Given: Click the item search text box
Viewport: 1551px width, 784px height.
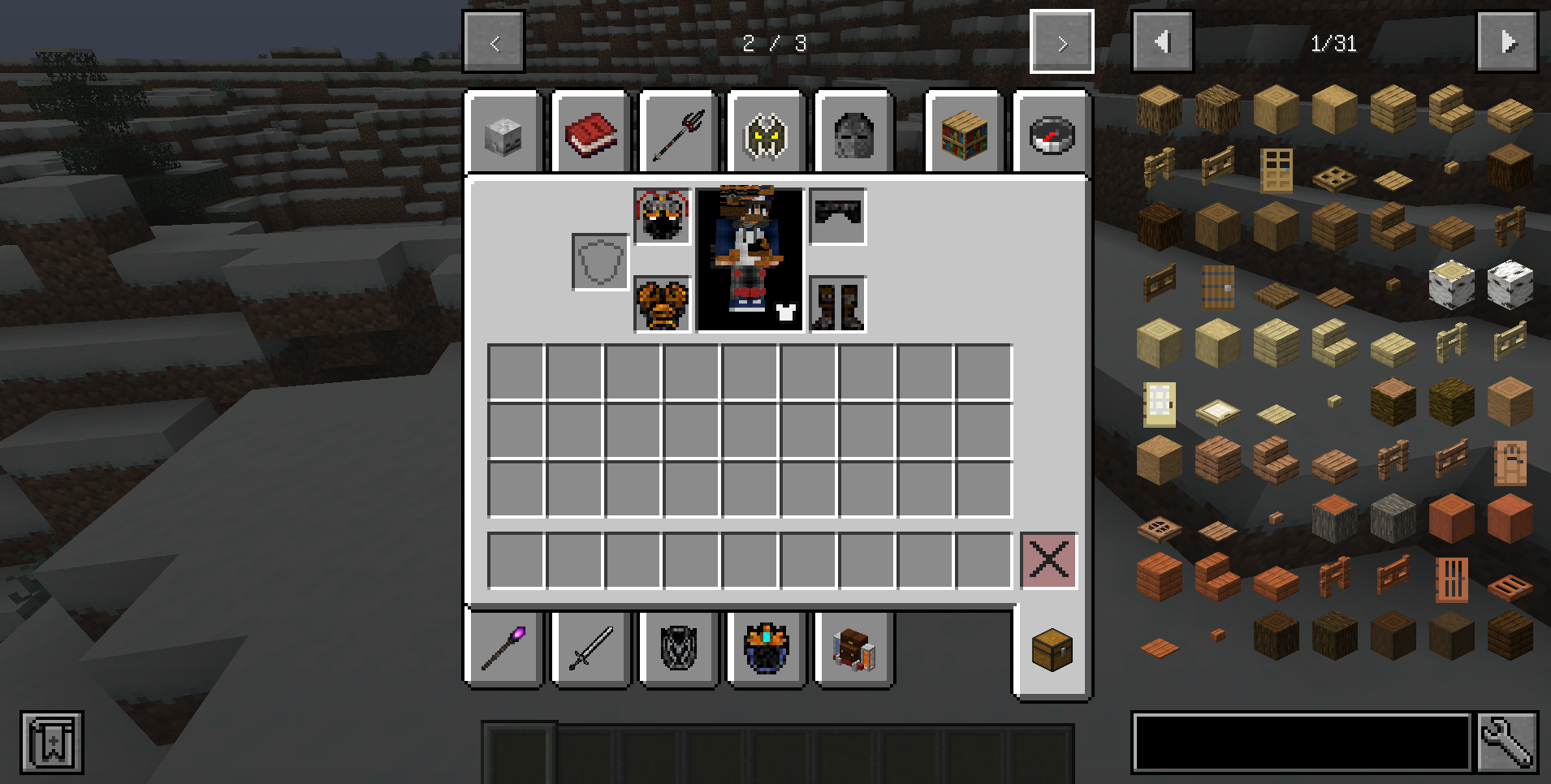Looking at the screenshot, I should pos(1301,742).
